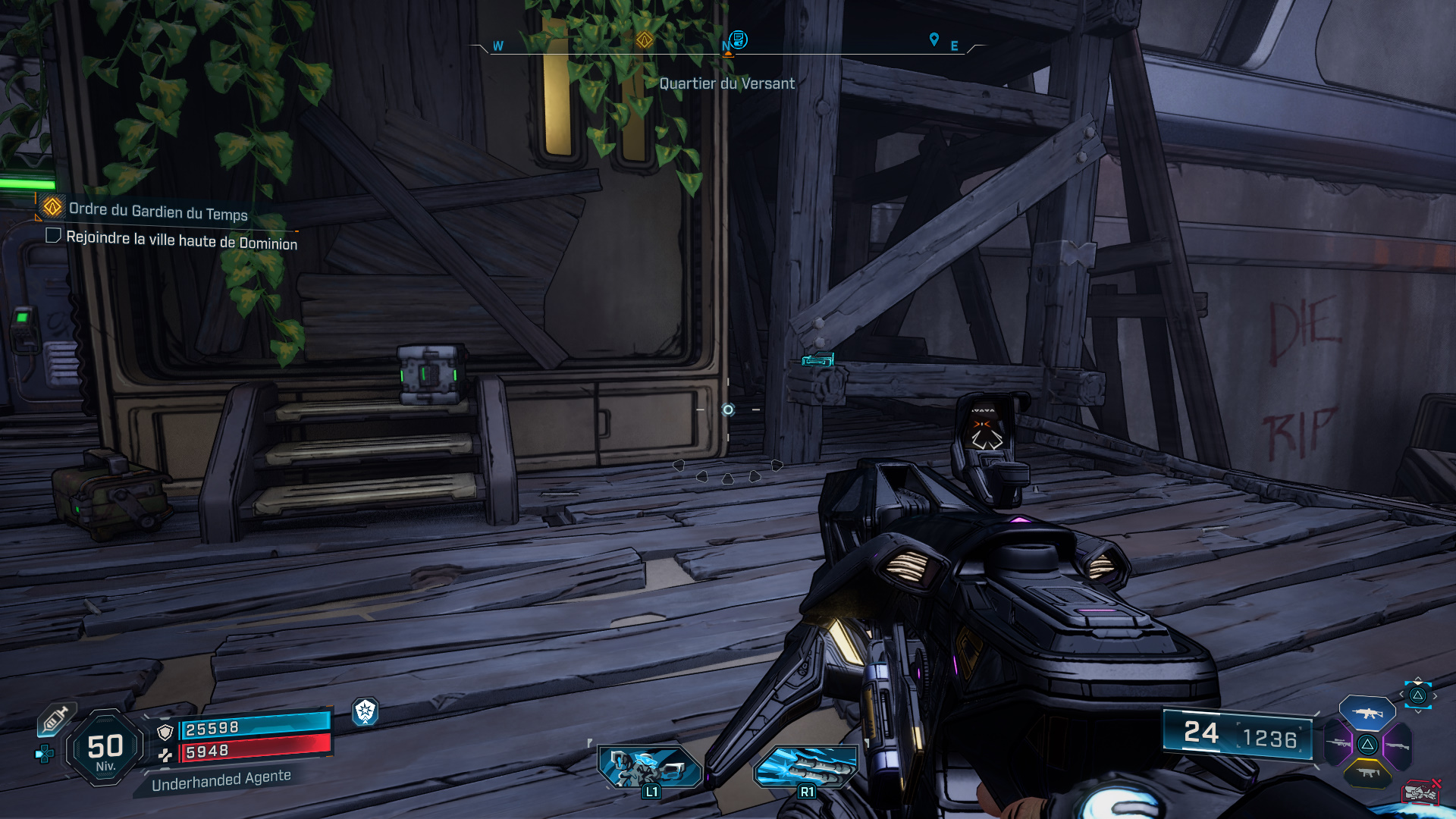Select the assault rifle on the weapon wheel
The width and height of the screenshot is (1456, 819).
coord(1369,714)
